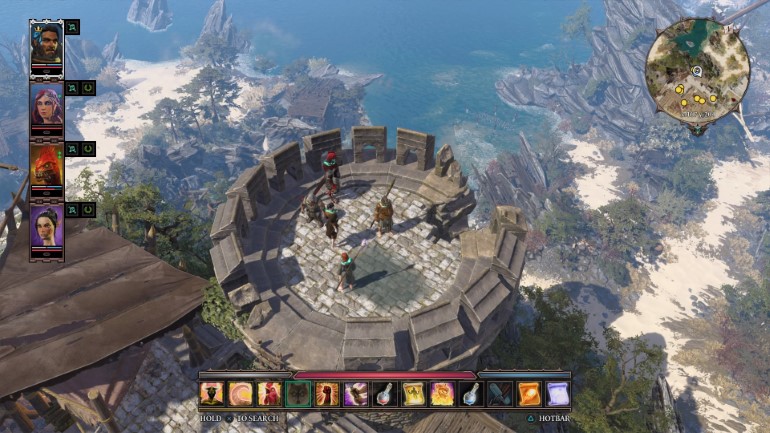The image size is (770, 433).
Task: Activate the flaming orange phoenix skill
Action: click(442, 394)
